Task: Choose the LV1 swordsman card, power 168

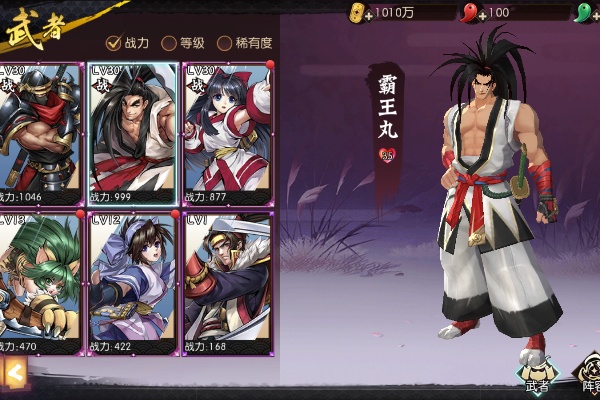Action: [226, 283]
